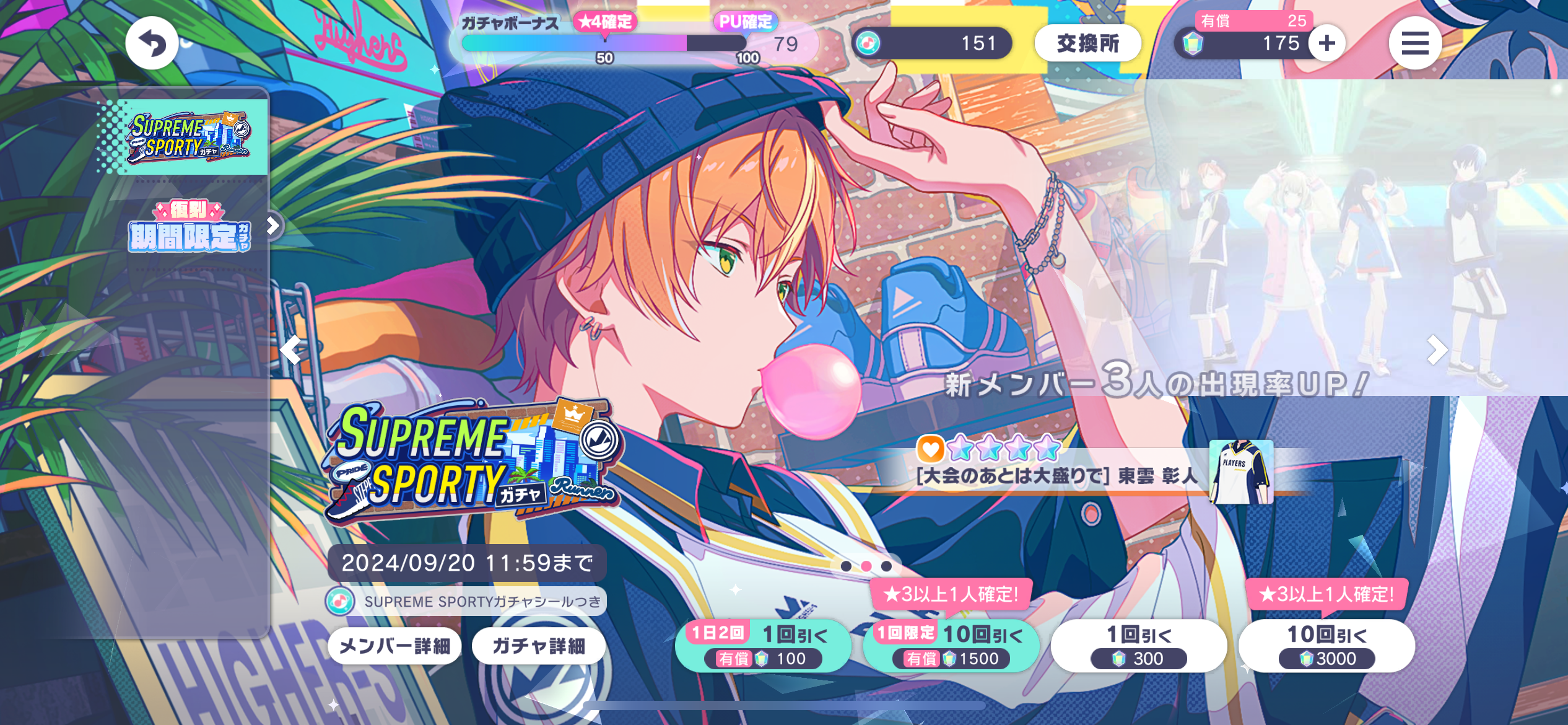Screen dimensions: 1568x725
Task: Select the third carousel page dot
Action: (x=887, y=566)
